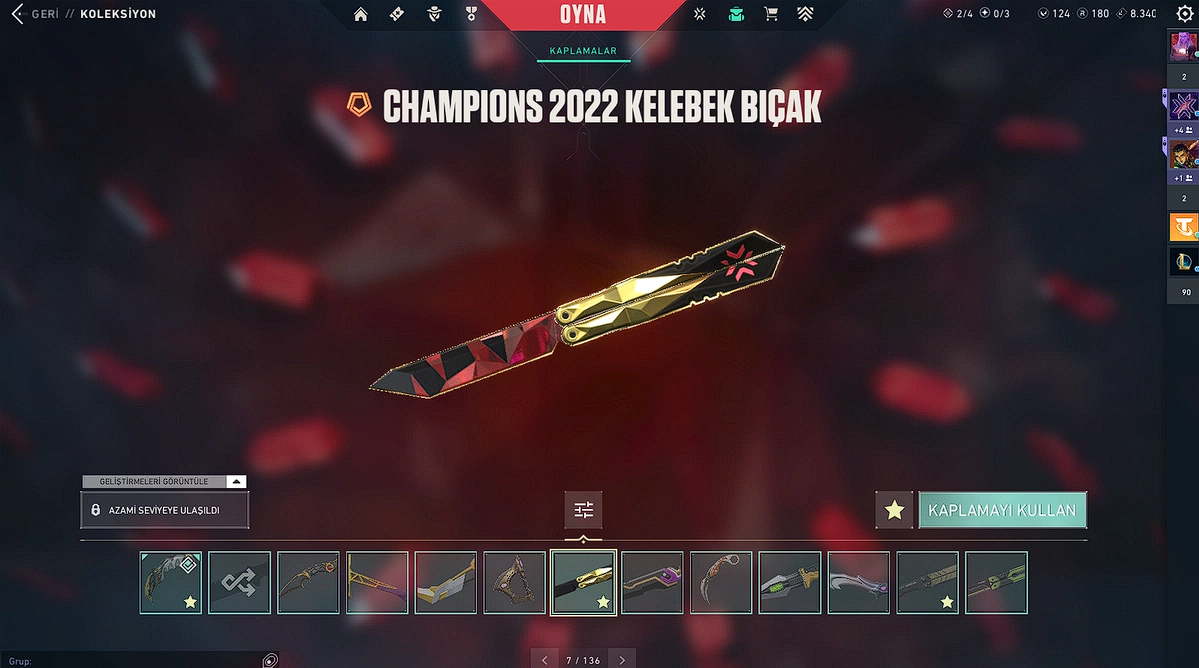Open the settings gear
The image size is (1199, 668).
[x=1185, y=14]
